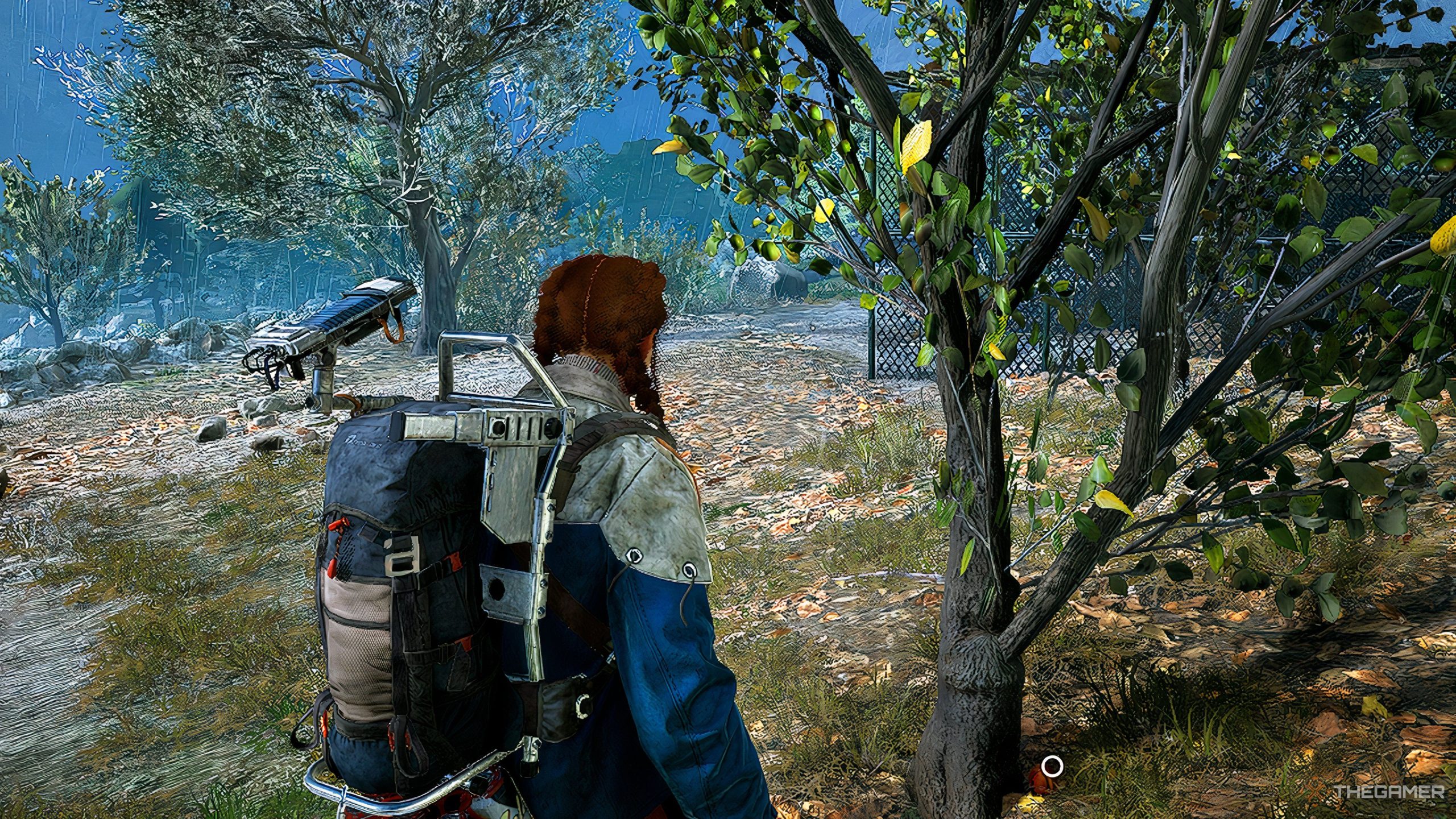The width and height of the screenshot is (1456, 819).
Task: Select the white ring item marker
Action: [x=1053, y=766]
